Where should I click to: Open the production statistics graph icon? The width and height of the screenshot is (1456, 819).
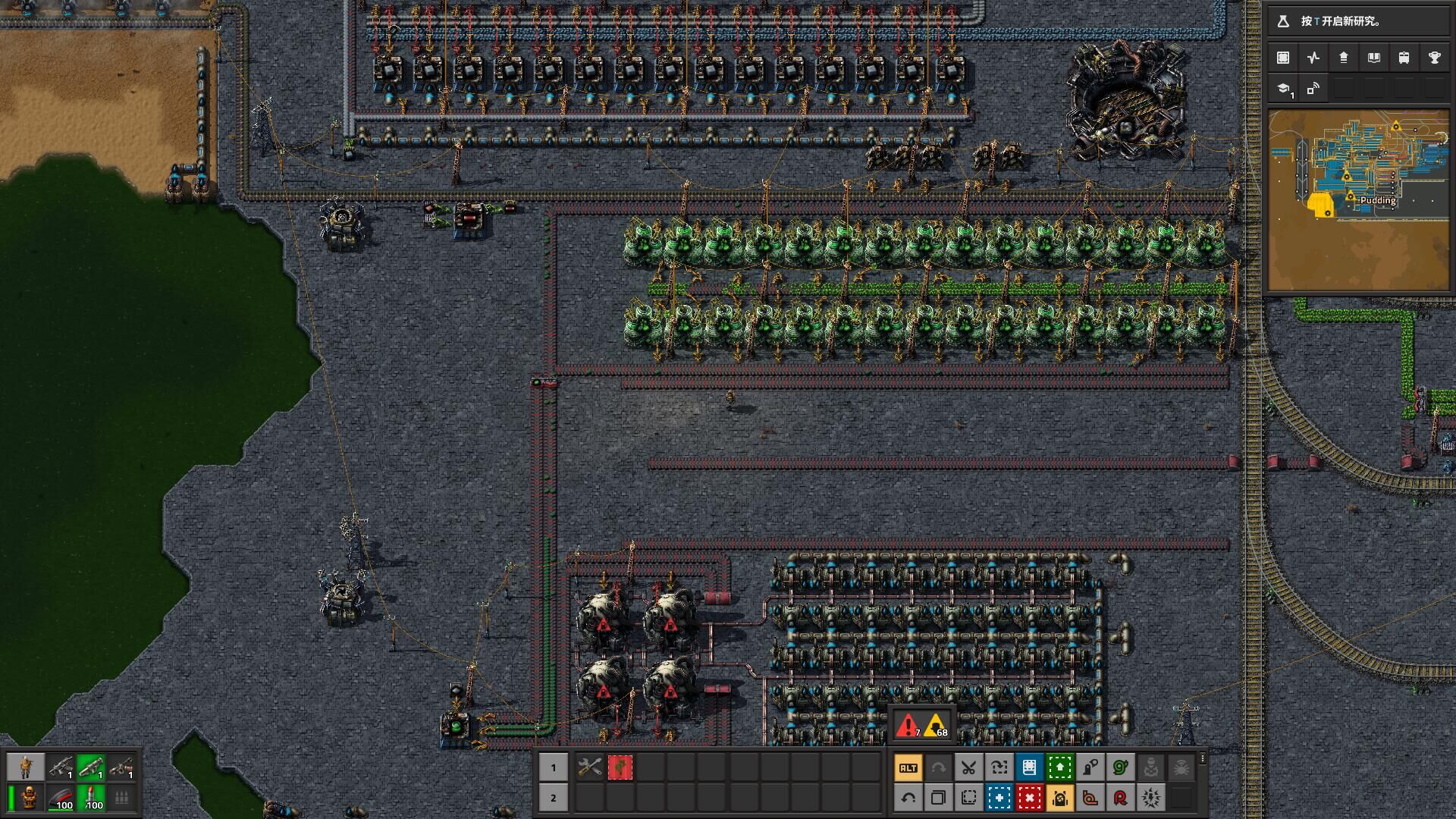[1313, 58]
